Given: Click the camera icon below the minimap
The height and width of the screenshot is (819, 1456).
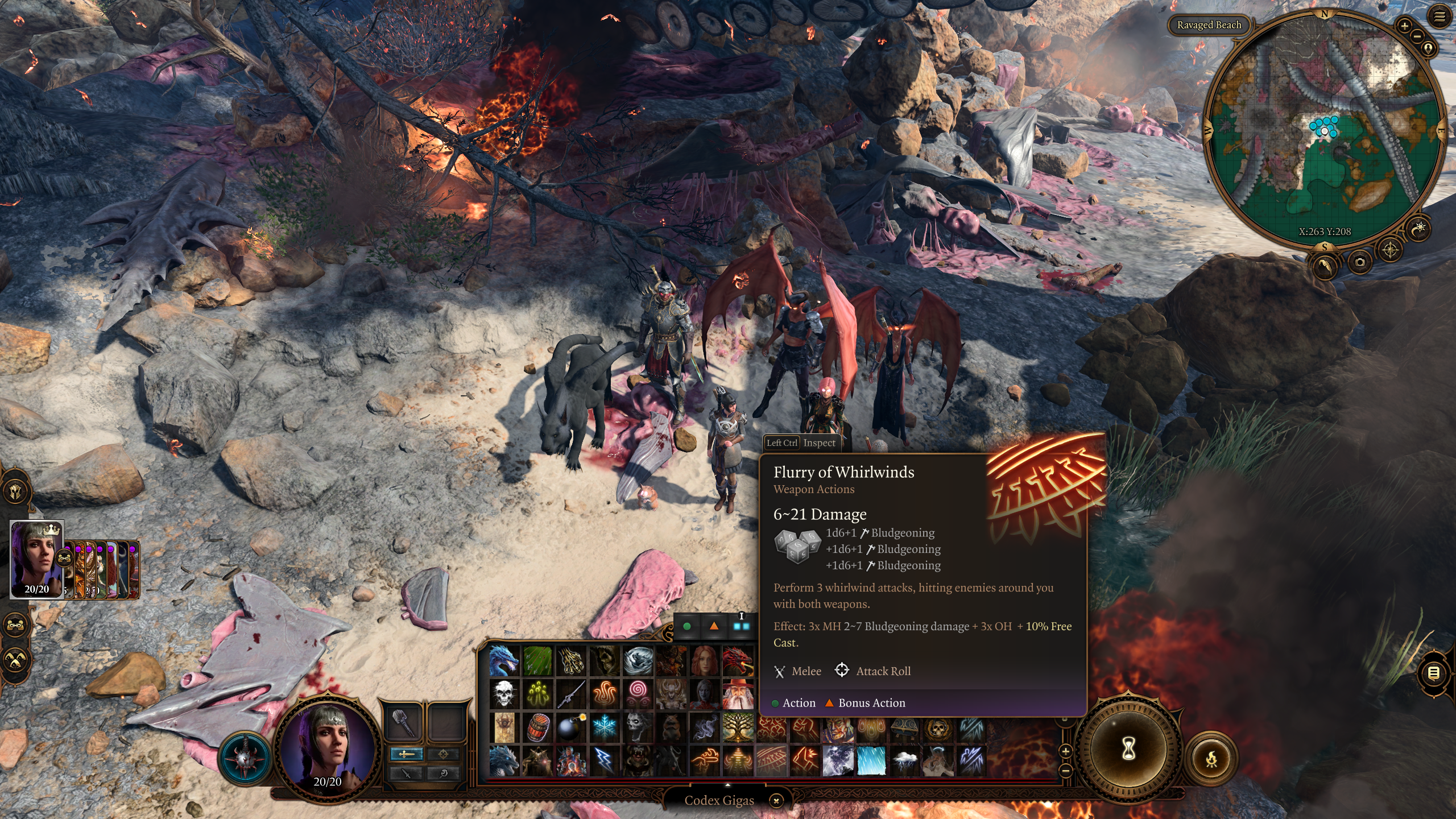Looking at the screenshot, I should (1360, 262).
